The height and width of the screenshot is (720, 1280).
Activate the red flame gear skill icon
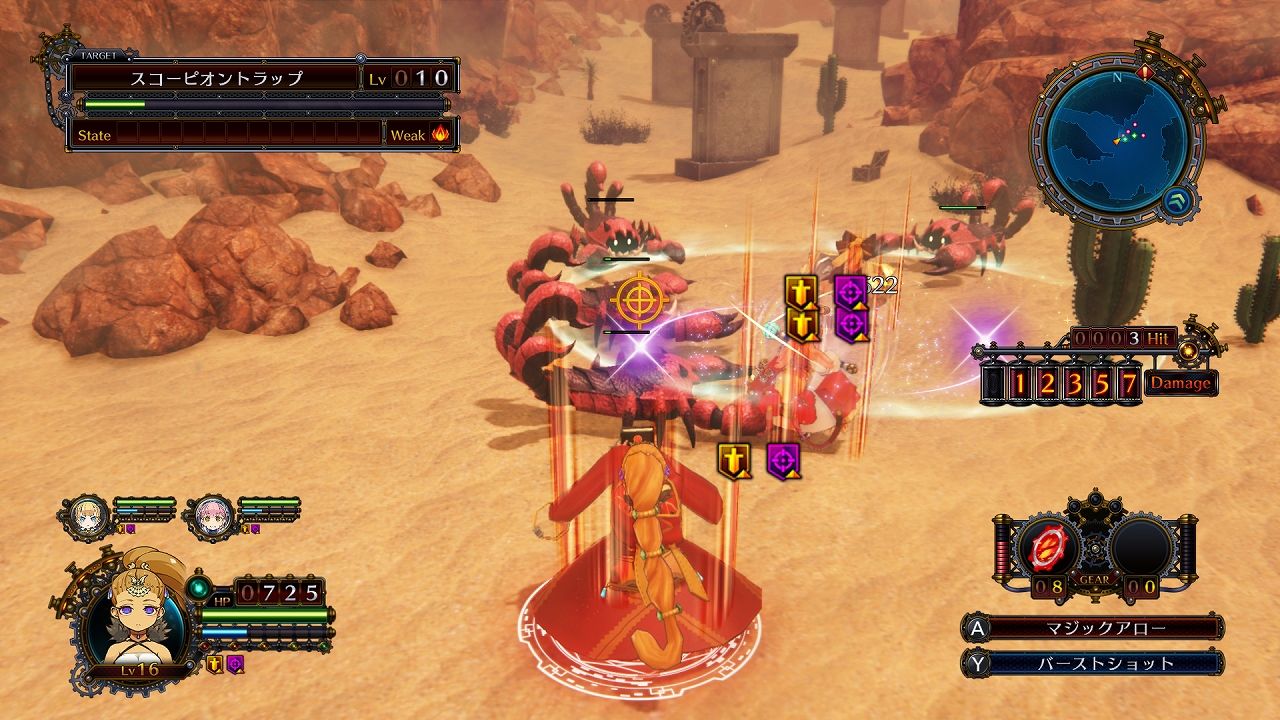tap(1047, 546)
